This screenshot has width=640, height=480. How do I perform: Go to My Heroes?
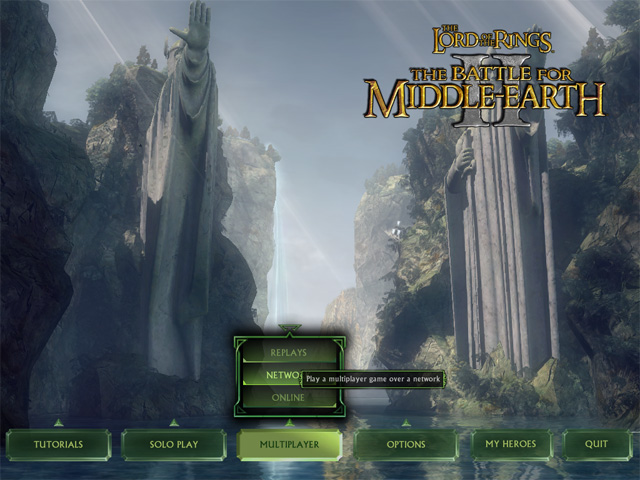(512, 444)
